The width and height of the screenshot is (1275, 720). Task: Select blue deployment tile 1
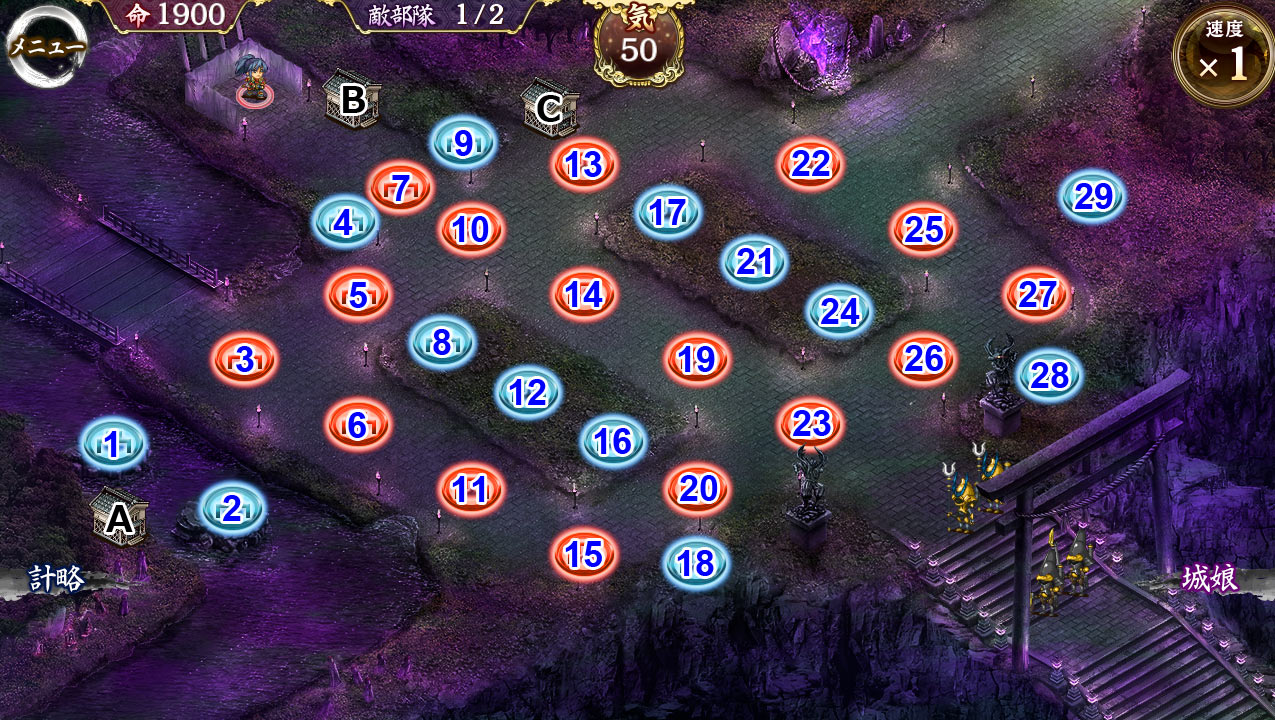[113, 444]
